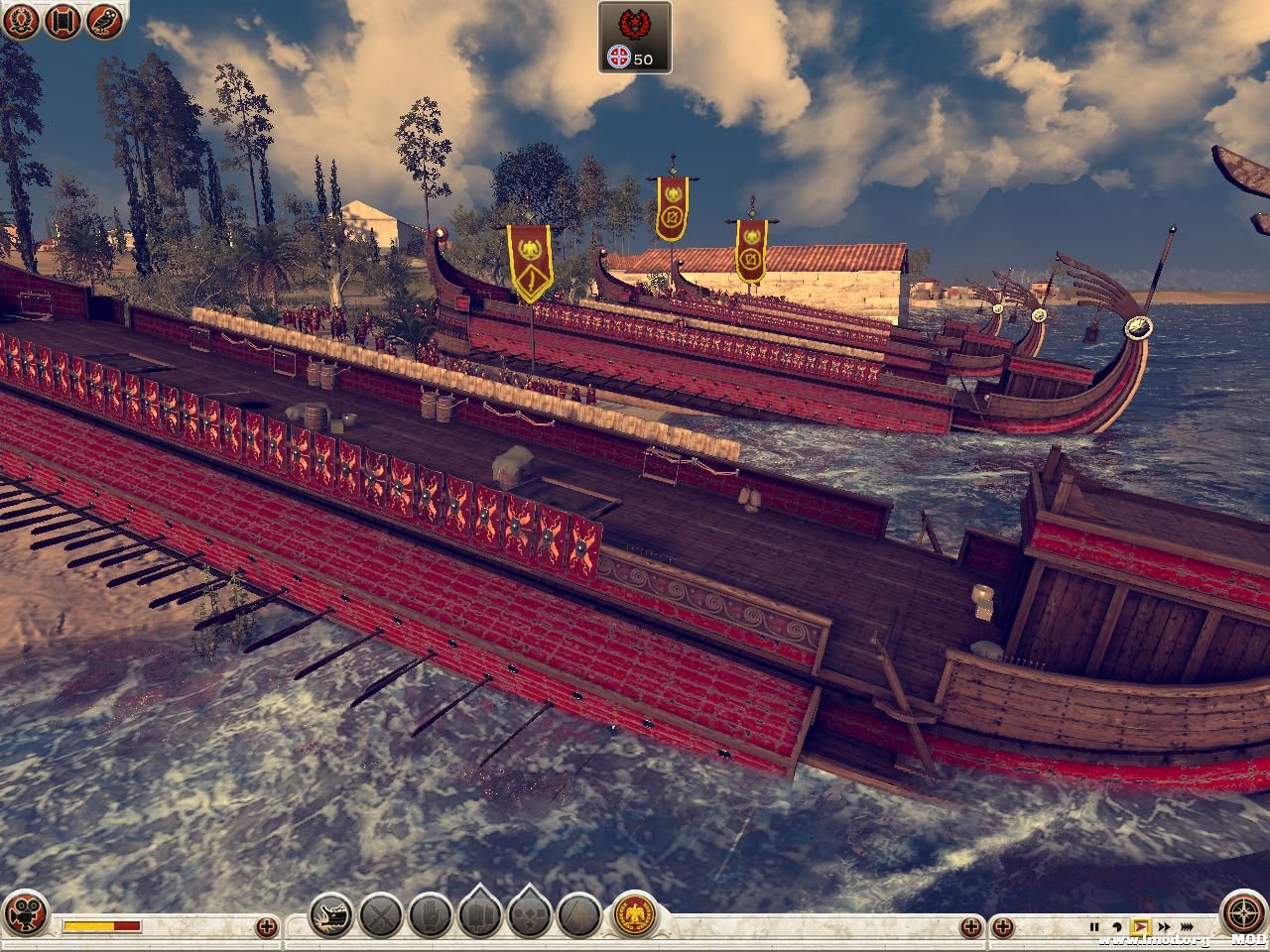The width and height of the screenshot is (1270, 952).
Task: Click the scroll icon button
Action: pos(62,21)
